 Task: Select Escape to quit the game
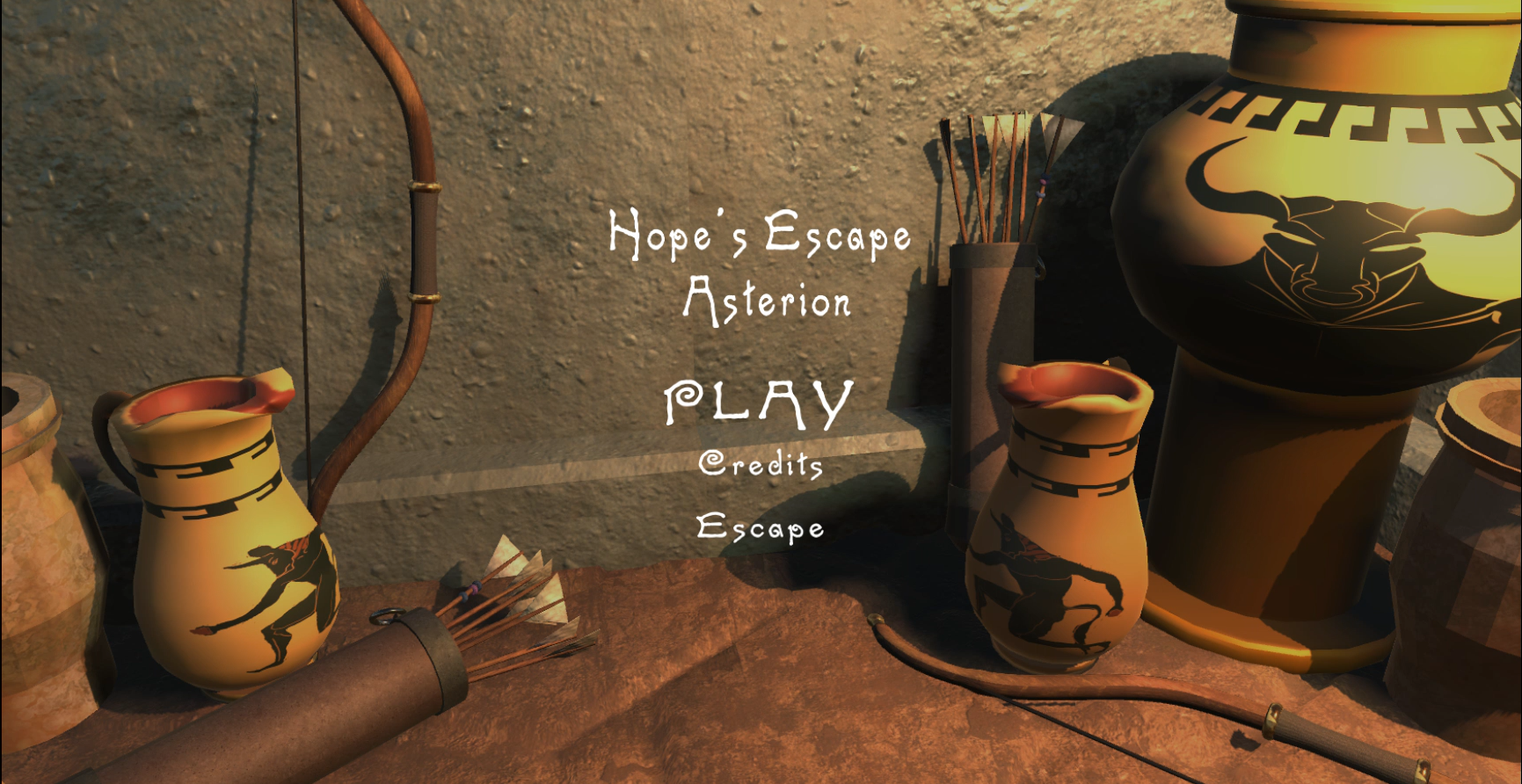(760, 528)
